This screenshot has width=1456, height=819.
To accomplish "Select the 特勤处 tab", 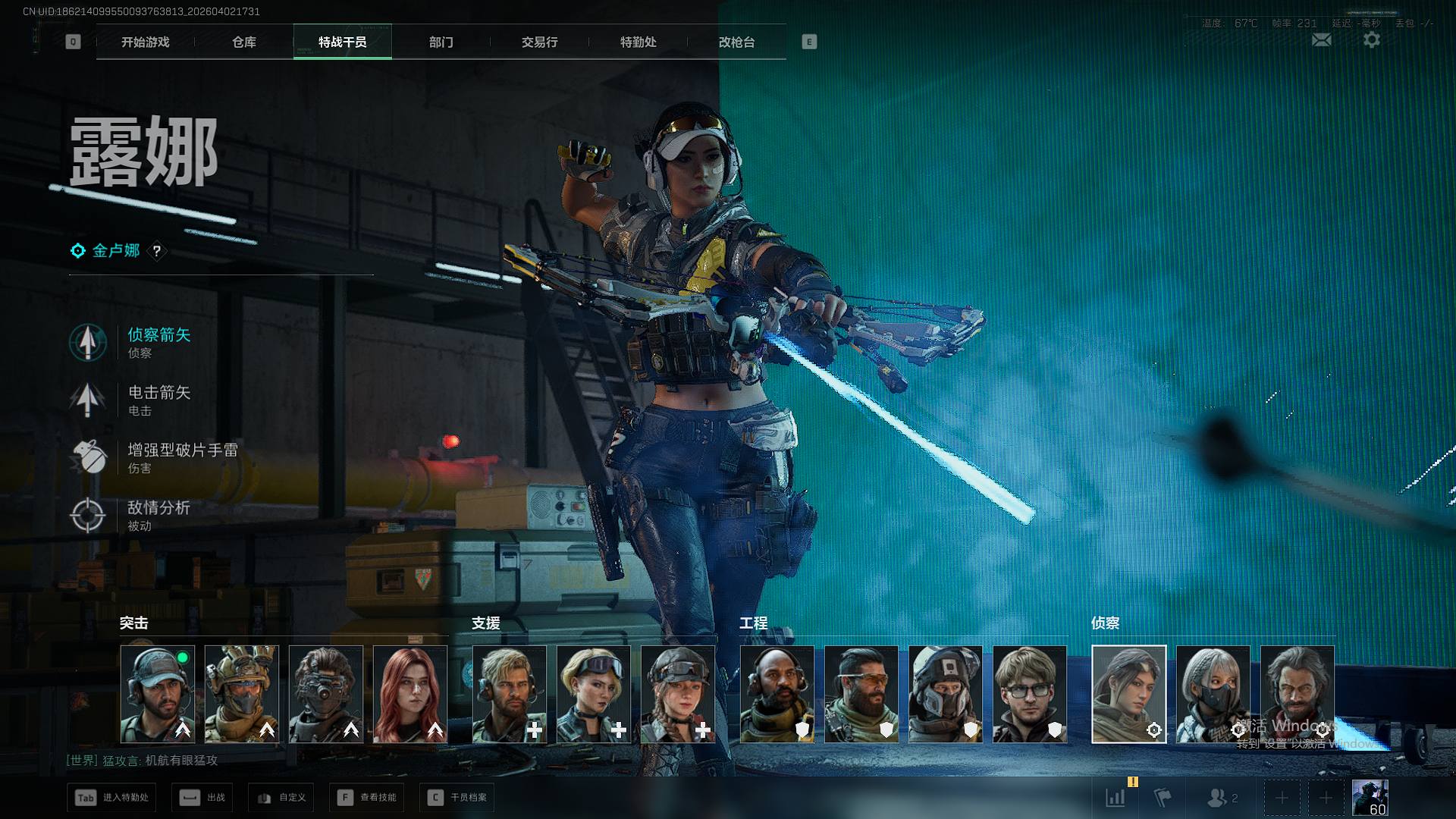I will (x=639, y=42).
